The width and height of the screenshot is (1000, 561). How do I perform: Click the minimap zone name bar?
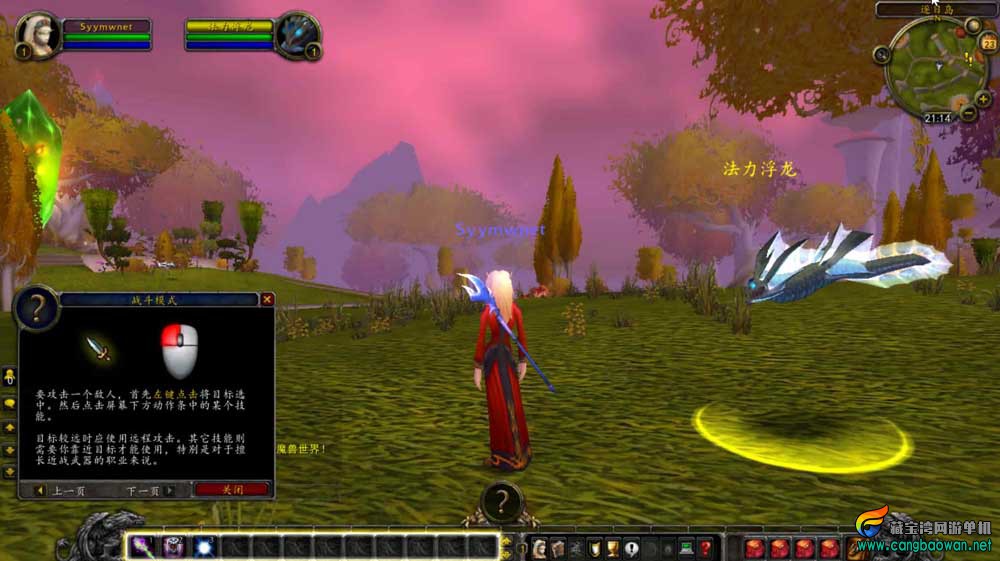[935, 10]
